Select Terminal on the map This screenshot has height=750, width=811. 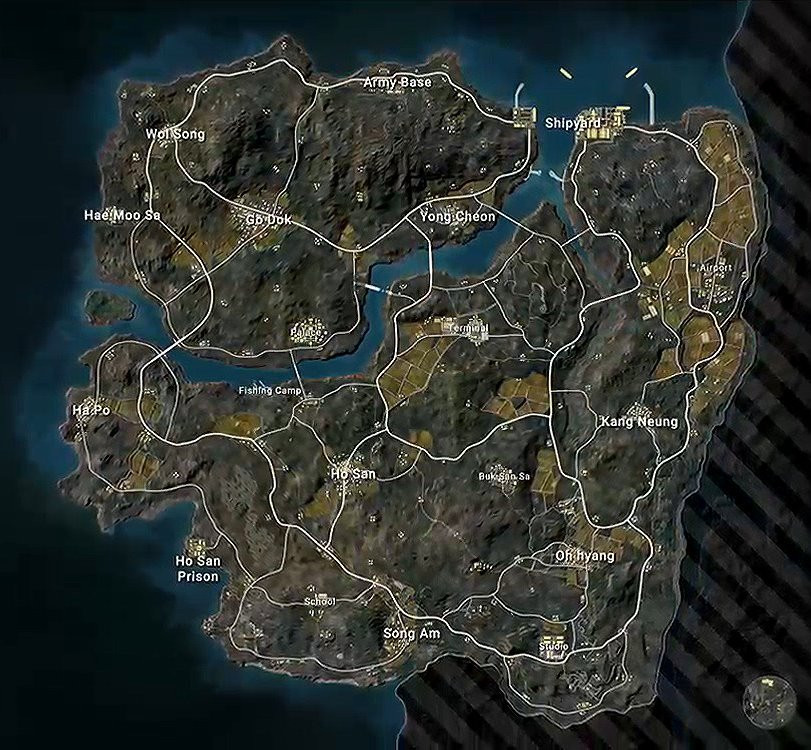coord(467,328)
